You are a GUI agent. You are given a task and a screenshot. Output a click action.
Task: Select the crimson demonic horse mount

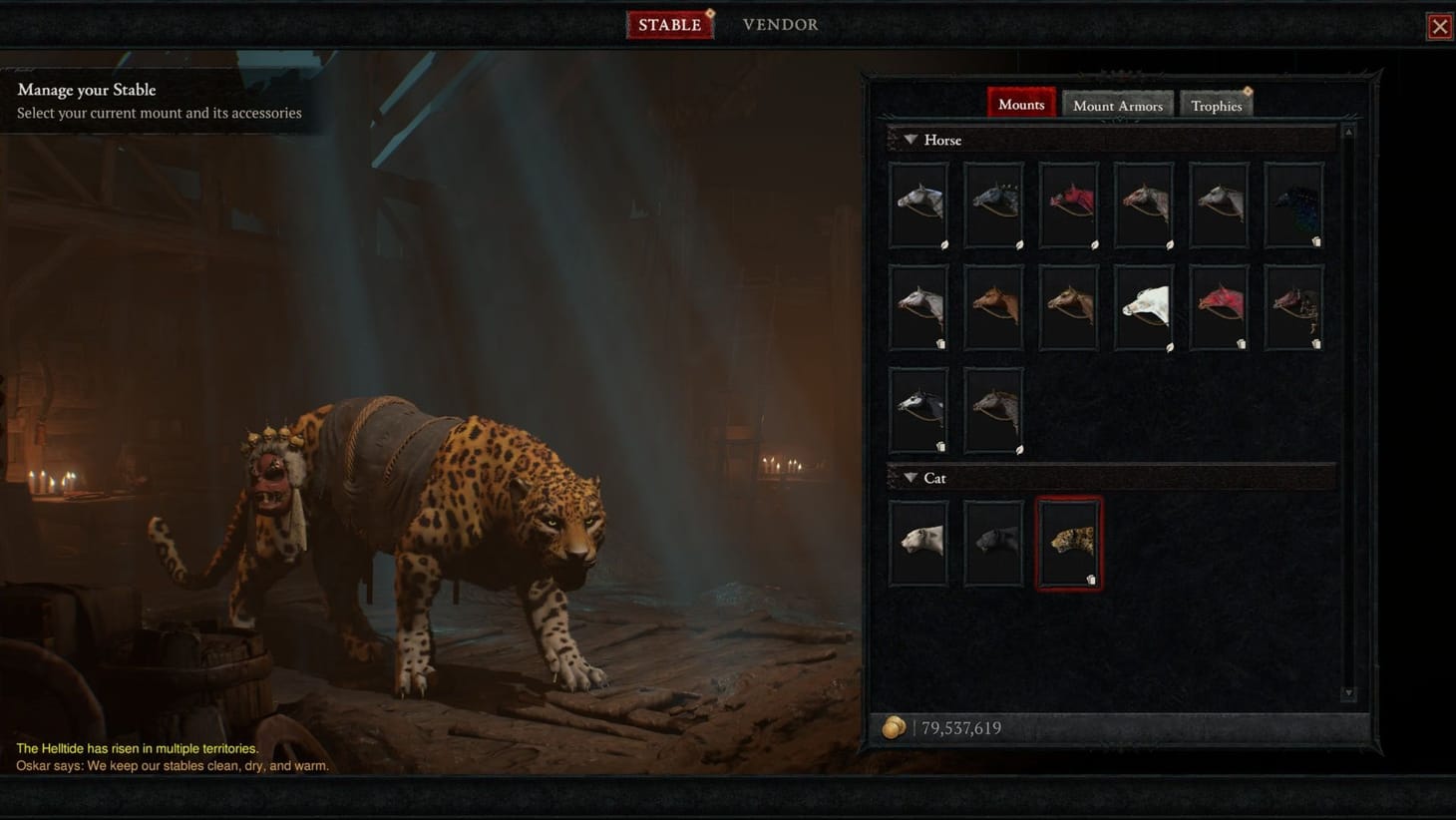coord(1067,205)
